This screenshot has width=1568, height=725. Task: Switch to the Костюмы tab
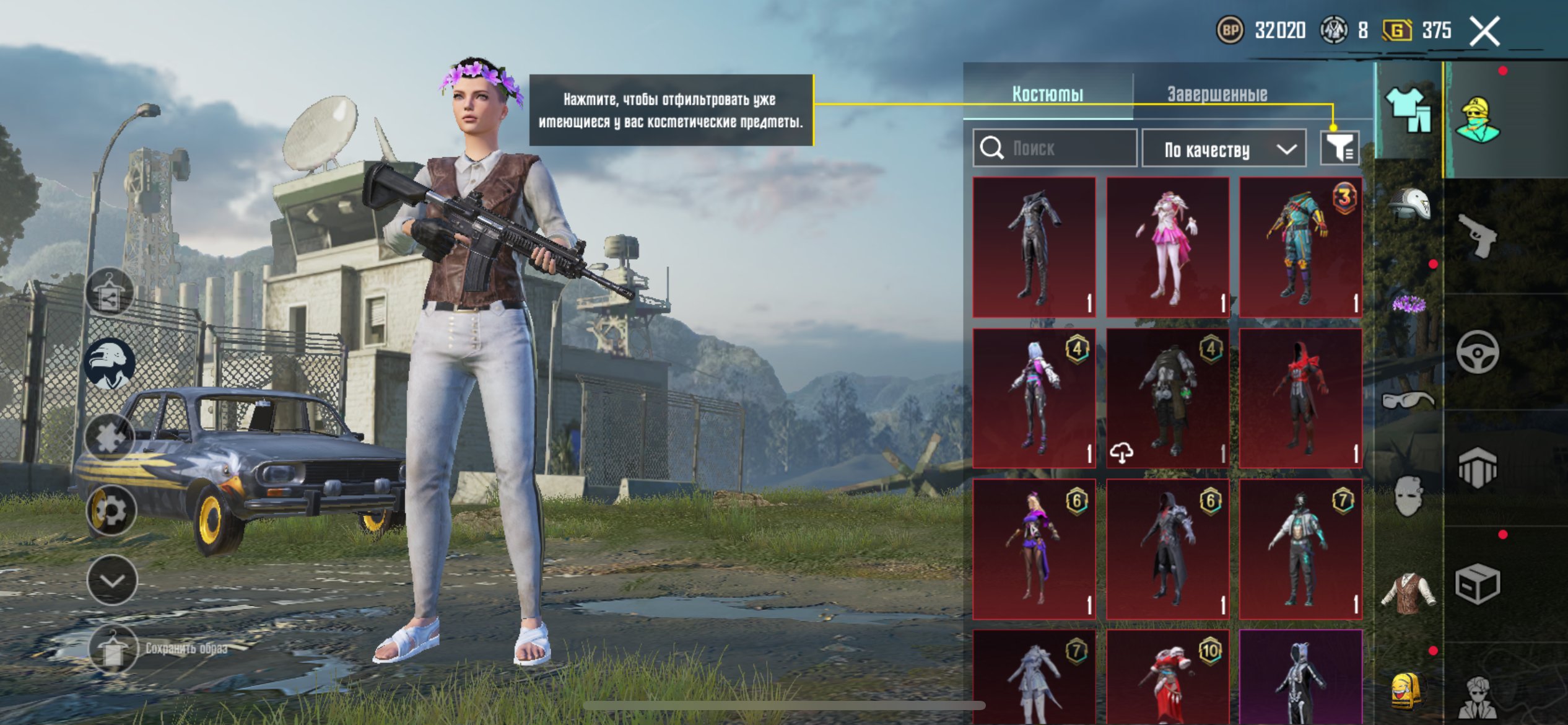(1048, 94)
